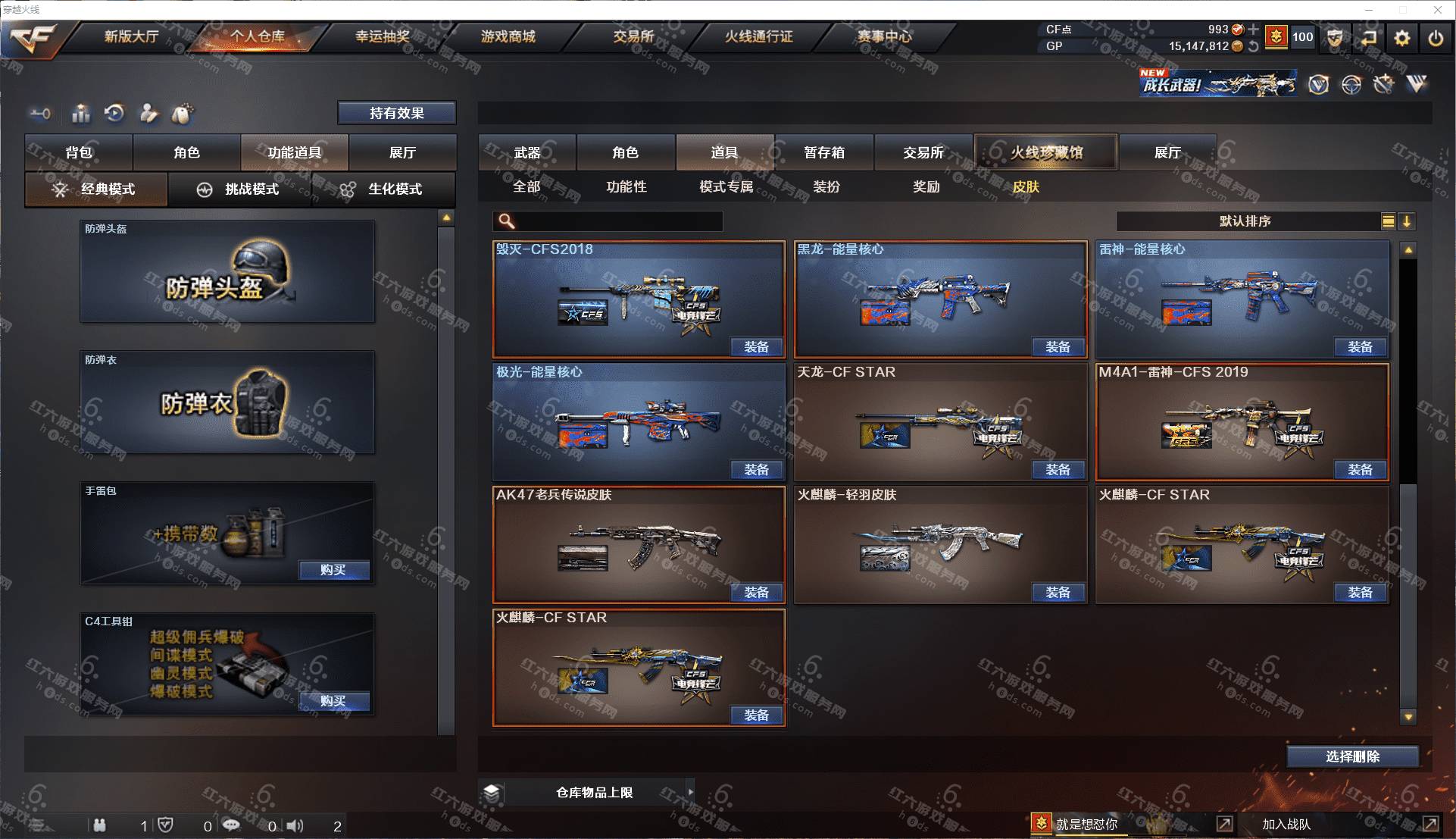Select the 生化模式 mode tab
This screenshot has height=839, width=1456.
383,189
